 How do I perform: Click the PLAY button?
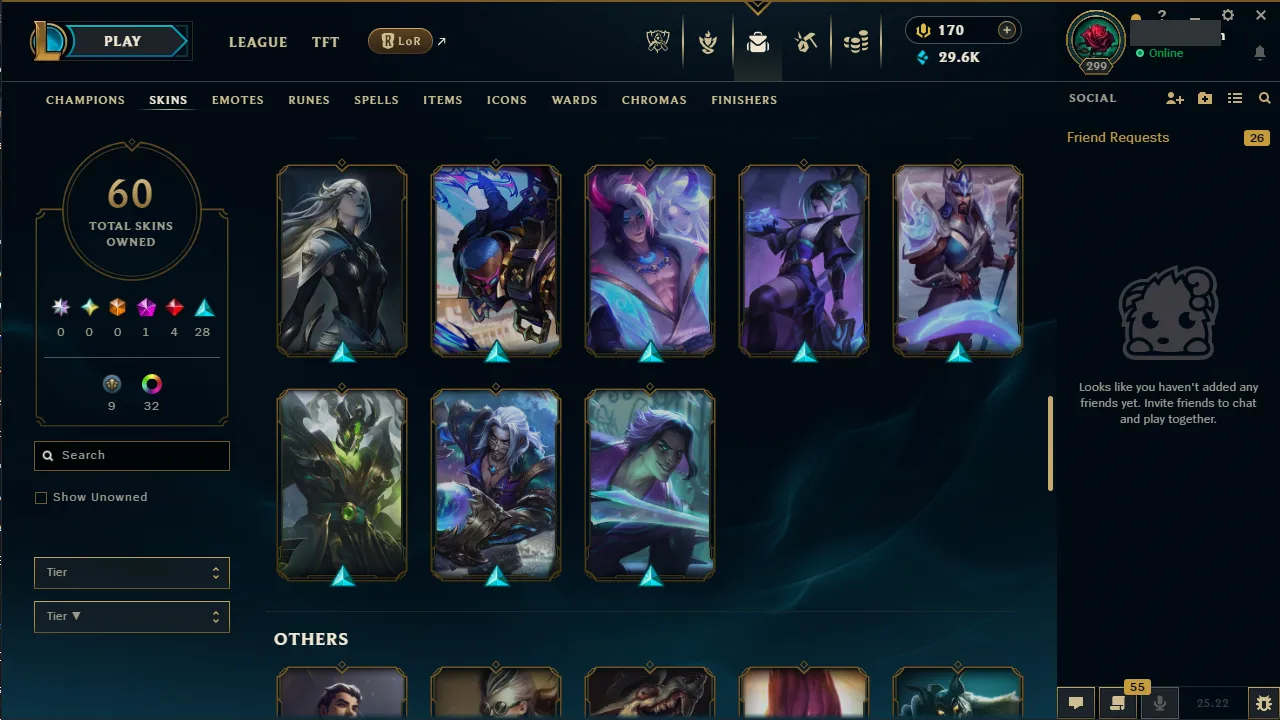coord(122,41)
